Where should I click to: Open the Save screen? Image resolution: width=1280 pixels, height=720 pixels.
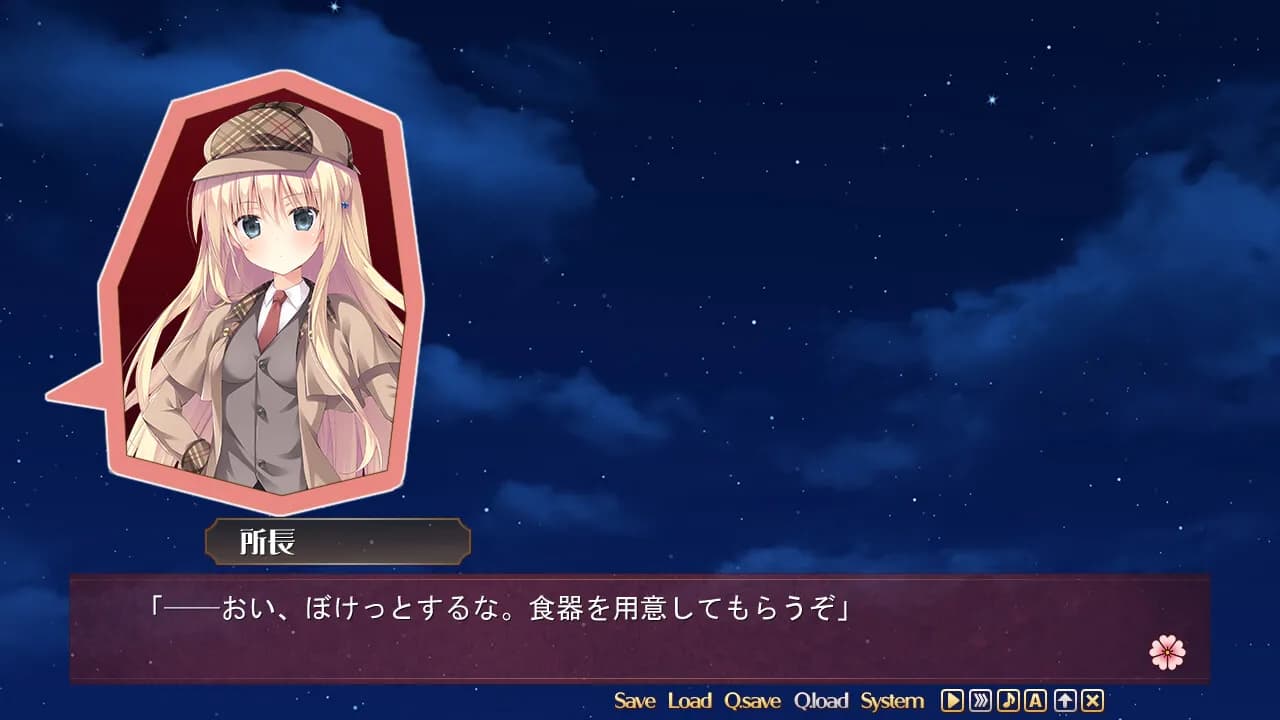(637, 701)
